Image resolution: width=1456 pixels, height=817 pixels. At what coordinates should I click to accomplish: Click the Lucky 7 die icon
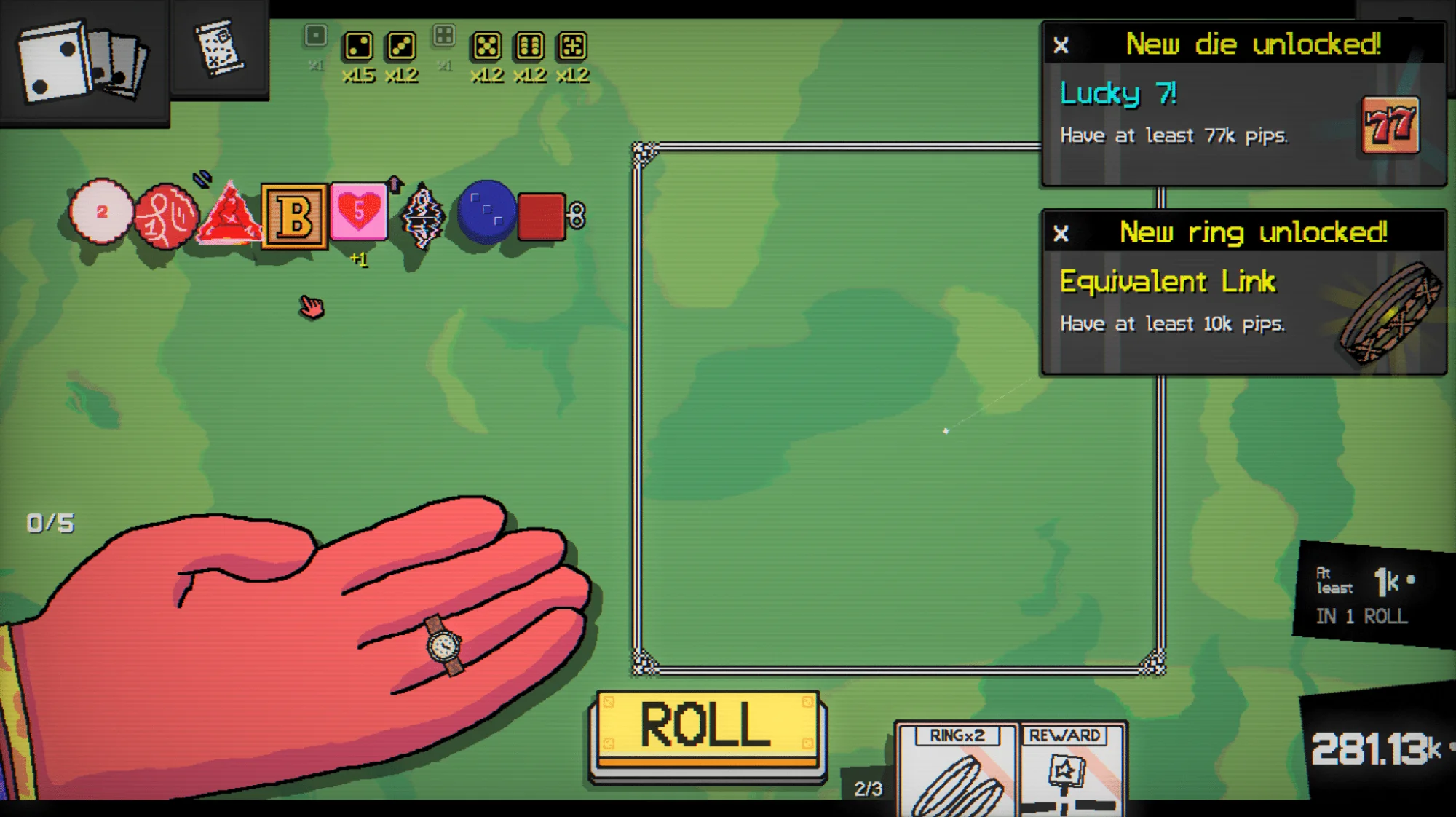(x=1390, y=125)
